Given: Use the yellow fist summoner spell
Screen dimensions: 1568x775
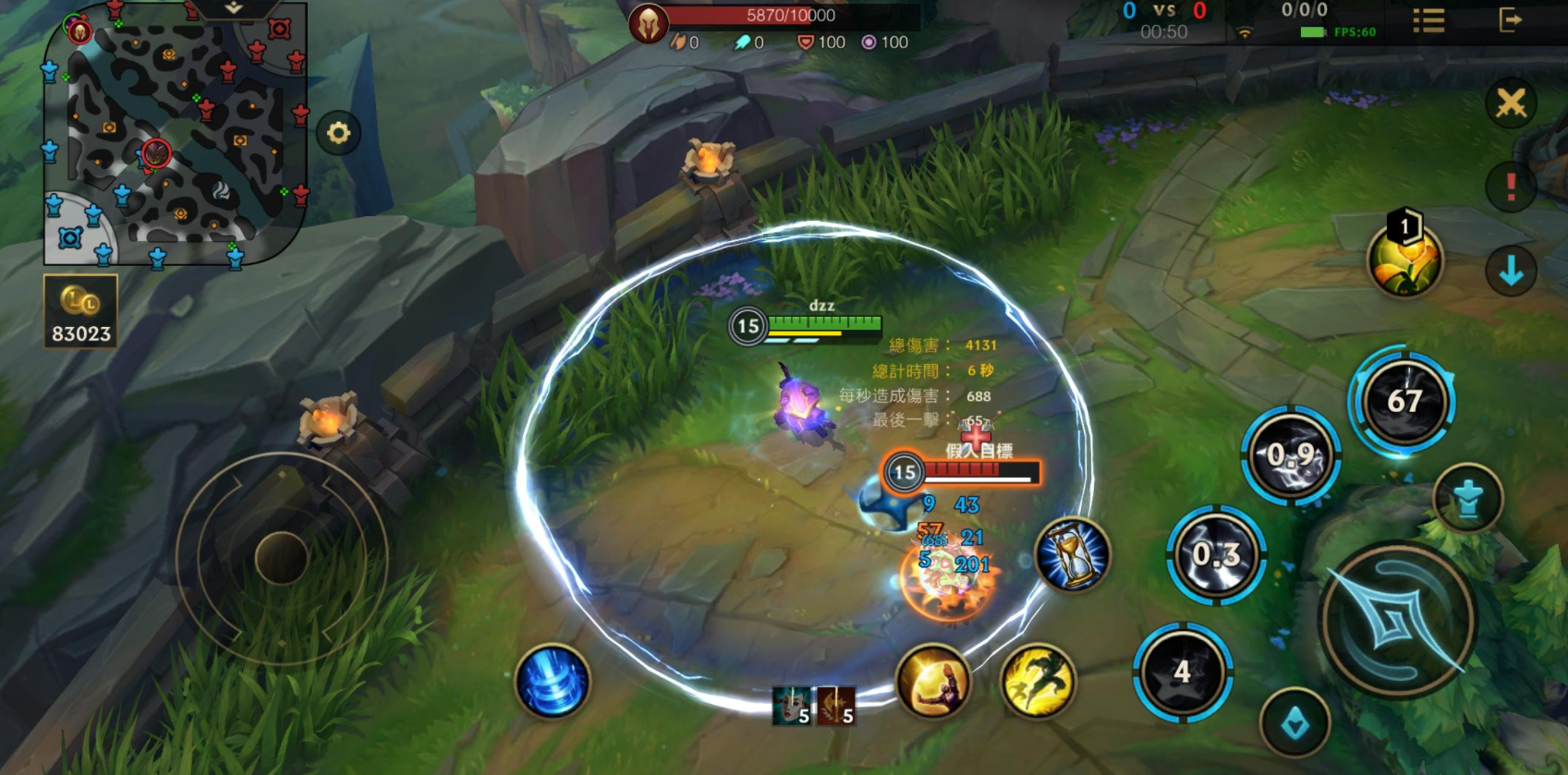Looking at the screenshot, I should pos(933,683).
